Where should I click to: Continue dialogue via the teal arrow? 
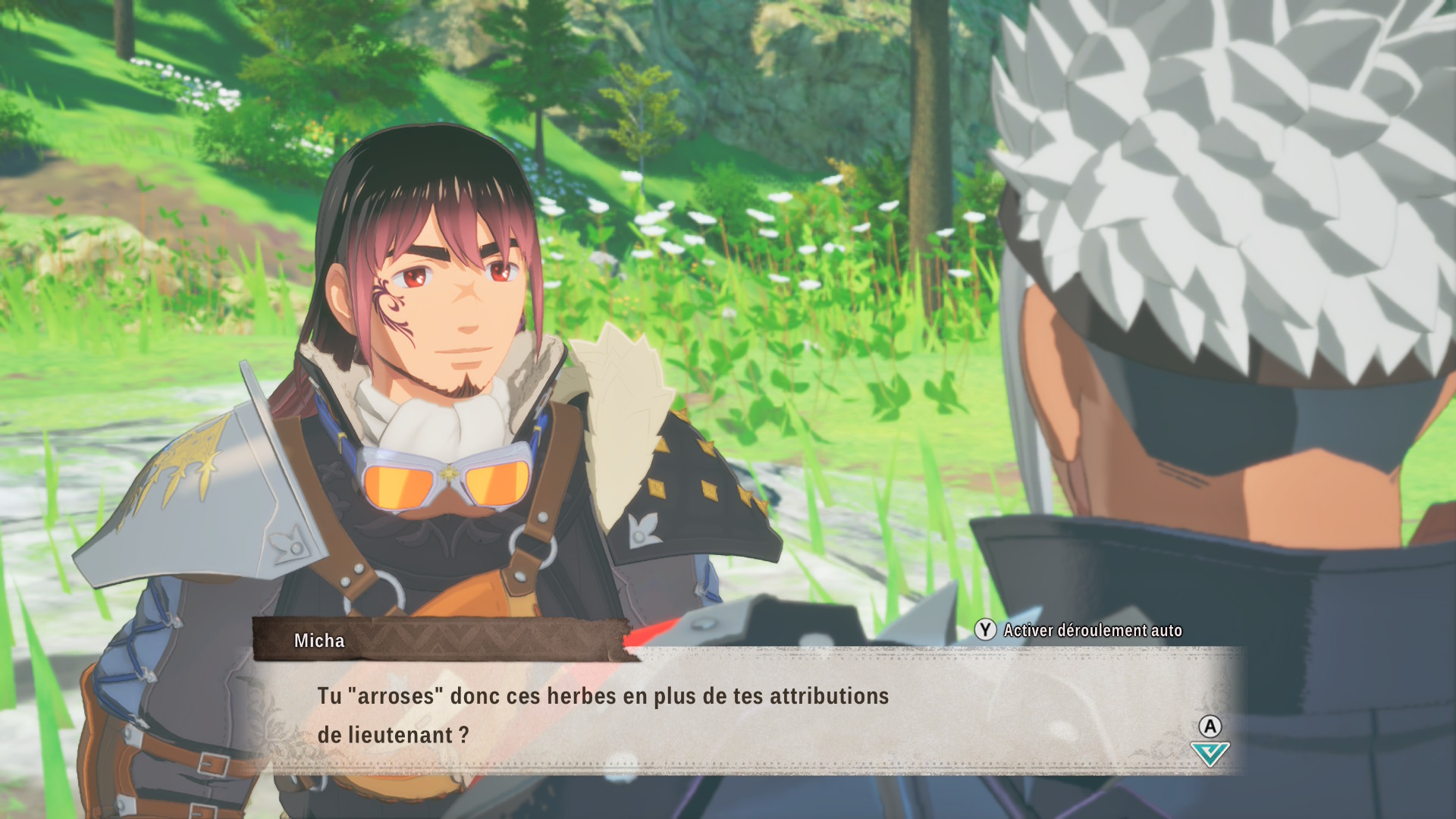[x=1210, y=754]
